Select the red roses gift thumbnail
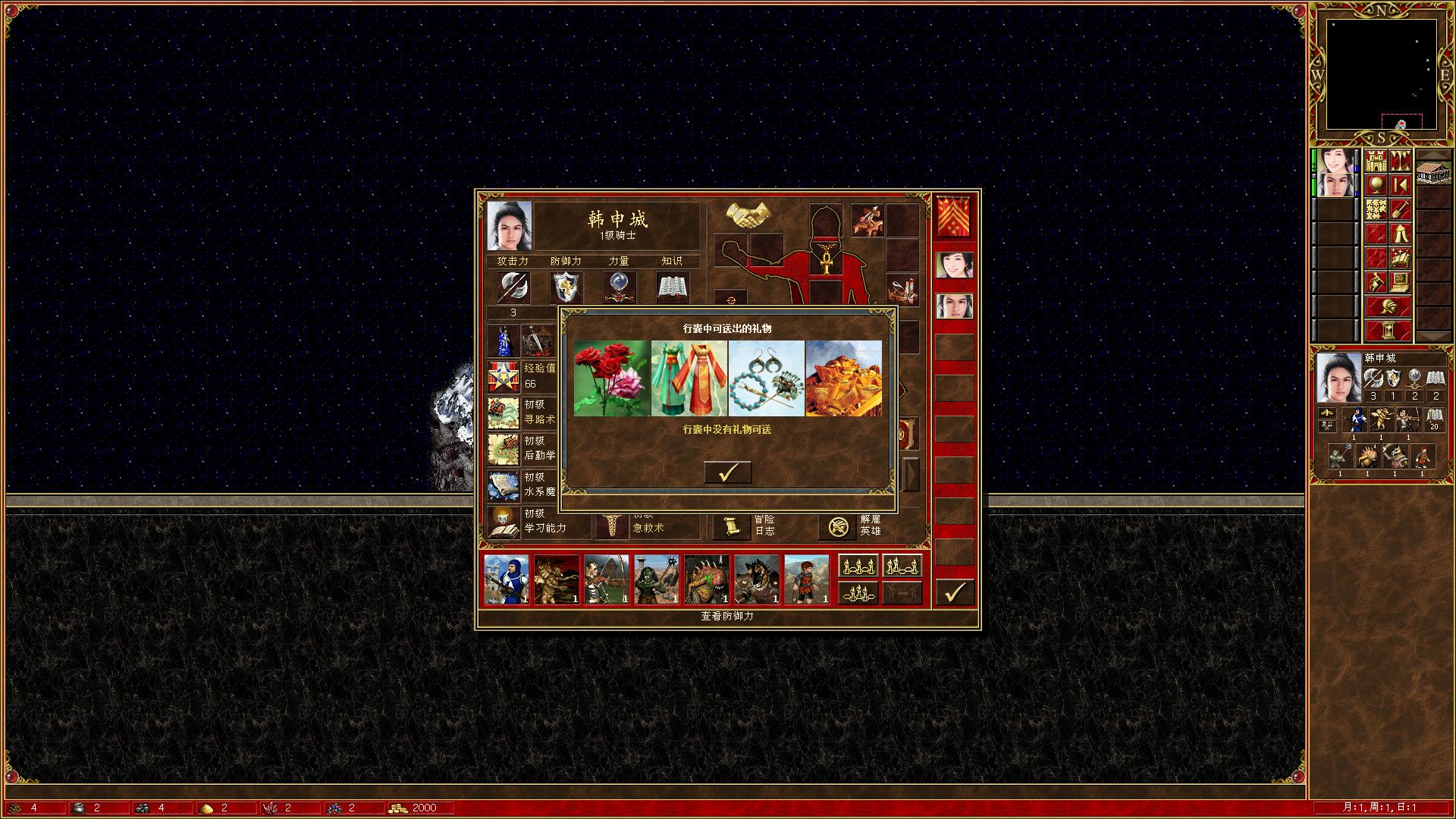Image resolution: width=1456 pixels, height=819 pixels. (610, 379)
